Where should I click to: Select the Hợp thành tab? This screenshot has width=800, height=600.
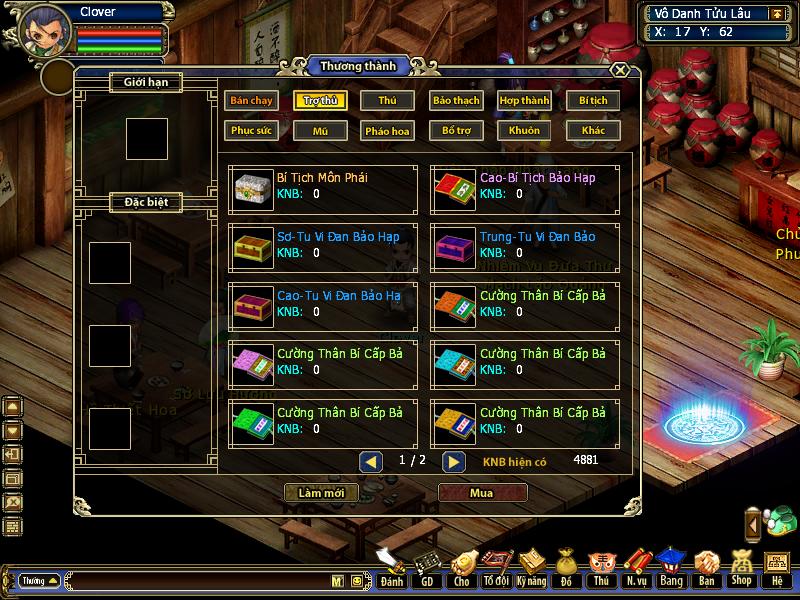[524, 101]
